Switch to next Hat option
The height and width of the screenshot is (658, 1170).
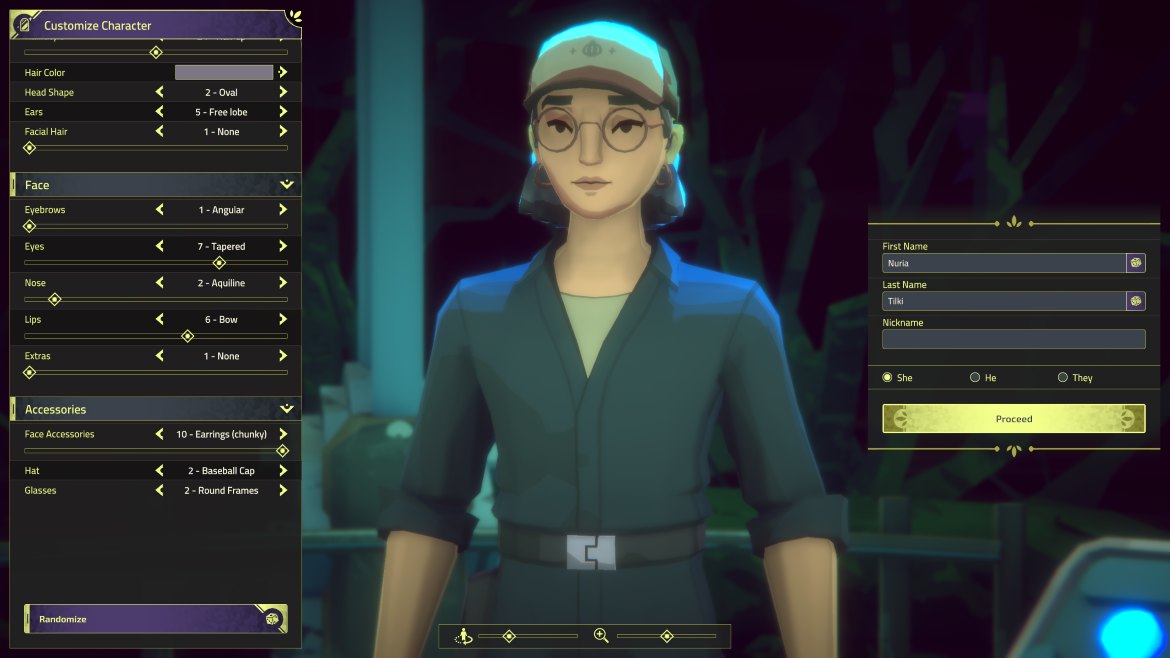283,471
